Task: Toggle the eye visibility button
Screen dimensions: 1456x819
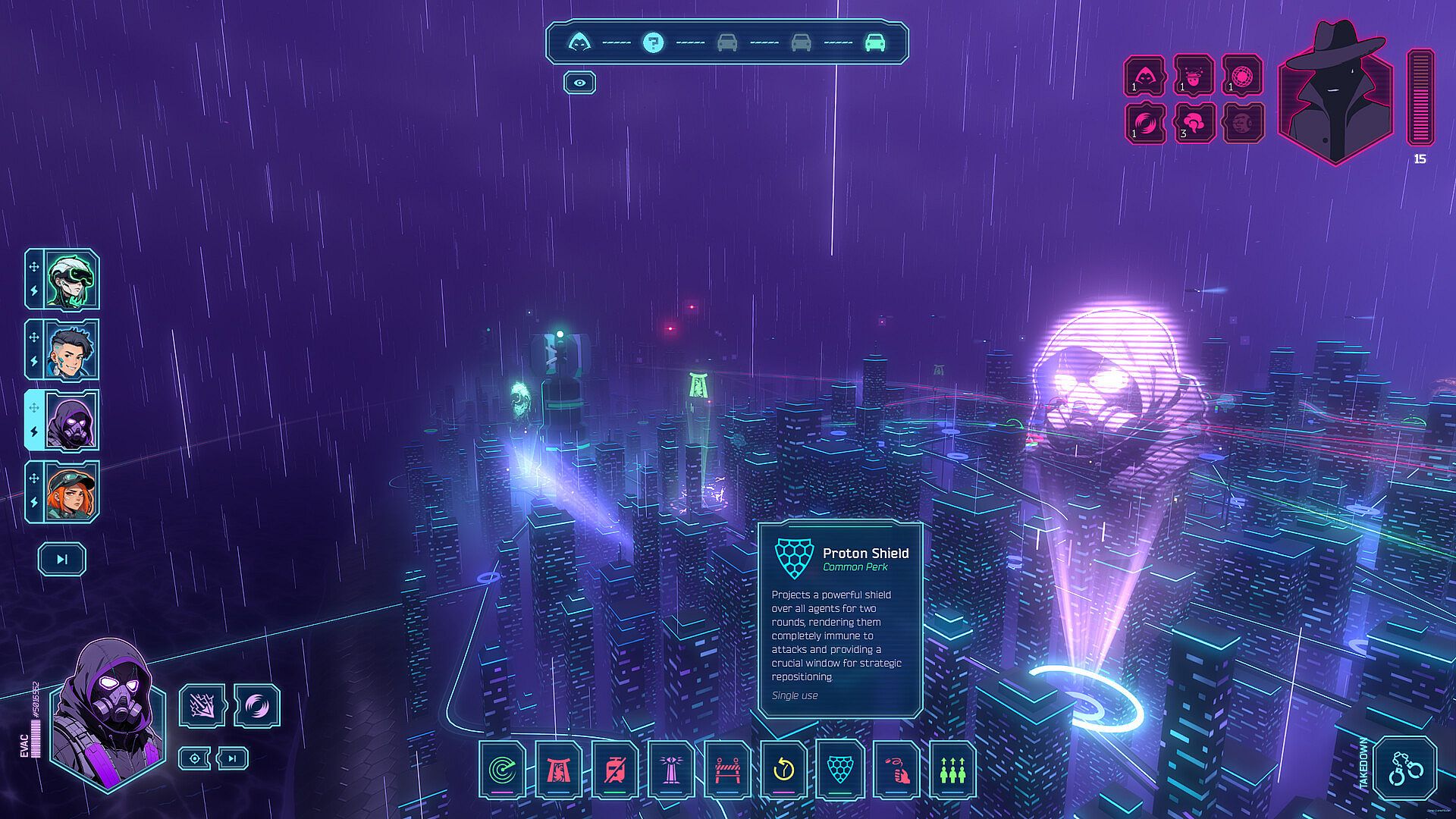Action: tap(579, 83)
